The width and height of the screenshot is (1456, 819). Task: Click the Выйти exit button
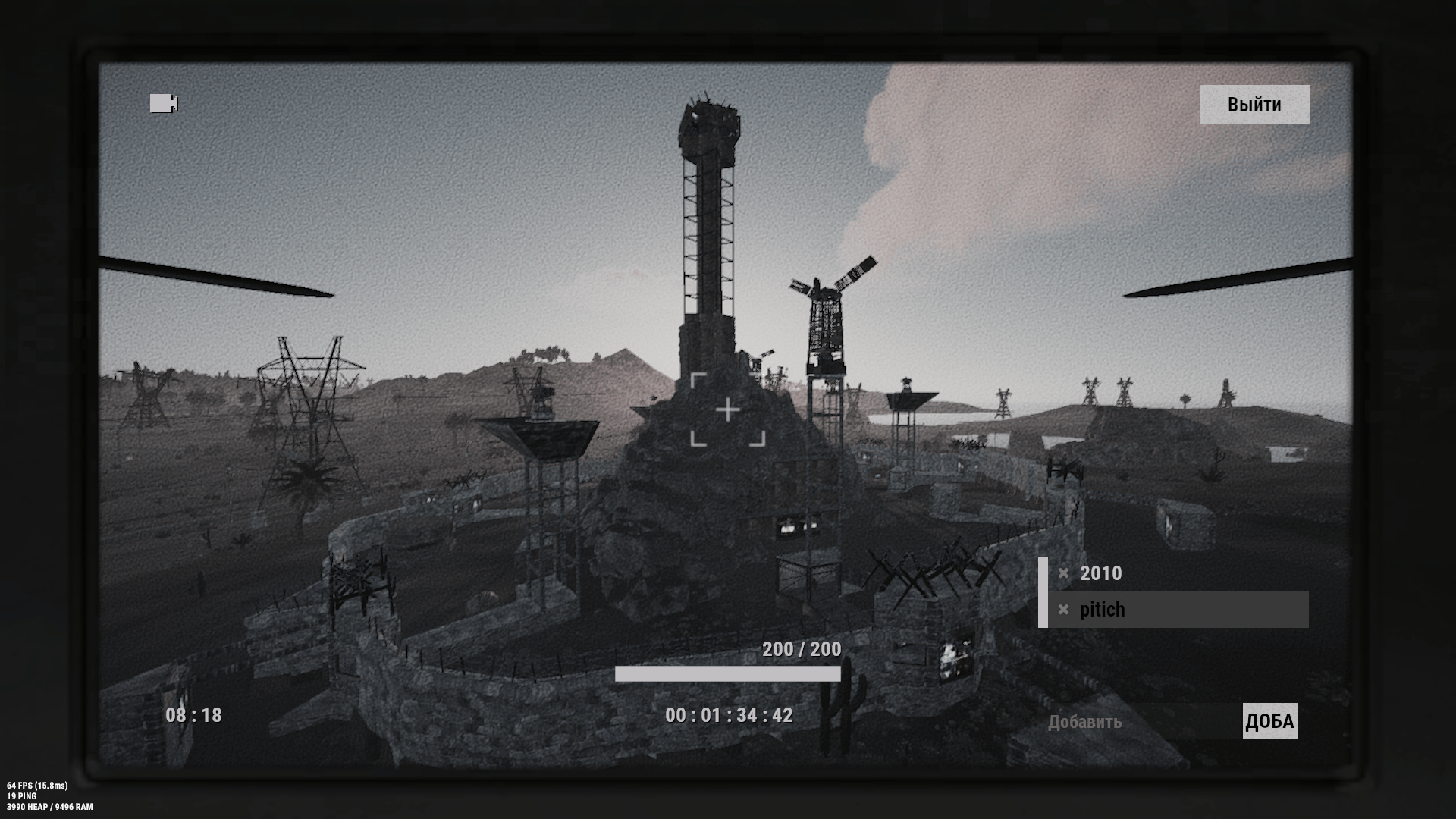pos(1254,105)
